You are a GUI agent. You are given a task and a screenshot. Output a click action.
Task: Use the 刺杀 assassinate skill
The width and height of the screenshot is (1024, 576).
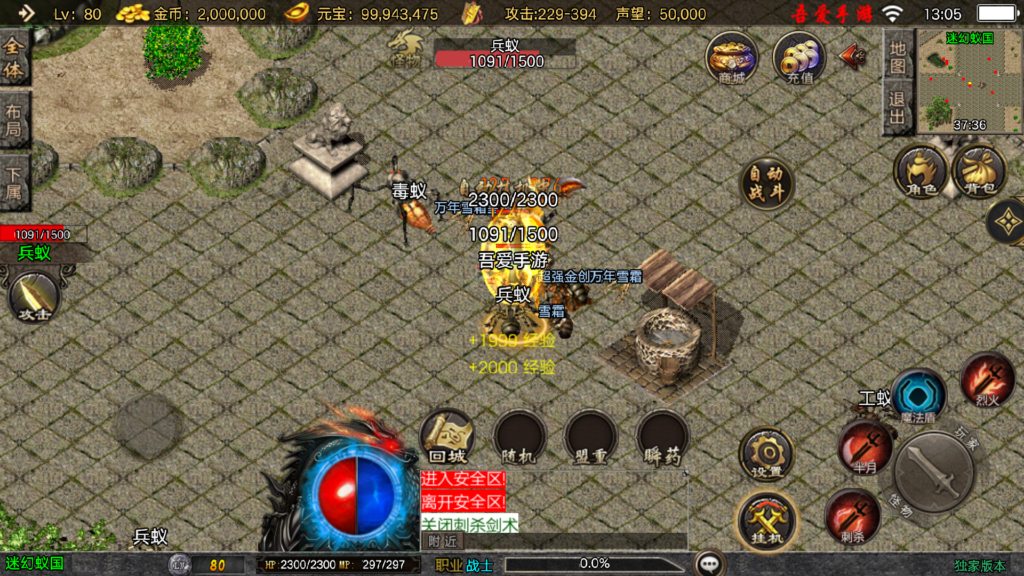point(852,517)
